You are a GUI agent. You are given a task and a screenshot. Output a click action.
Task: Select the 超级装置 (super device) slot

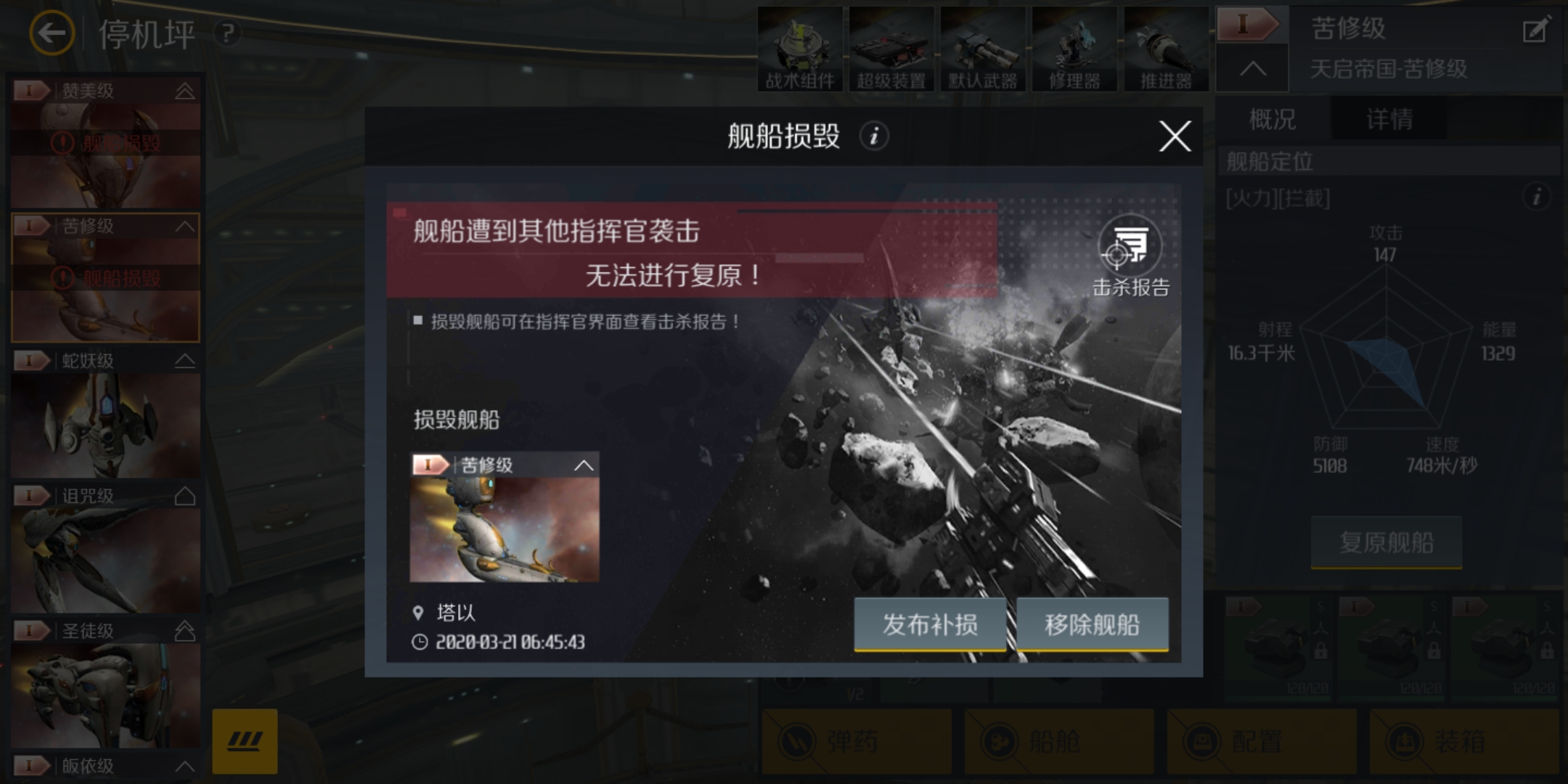tap(892, 47)
